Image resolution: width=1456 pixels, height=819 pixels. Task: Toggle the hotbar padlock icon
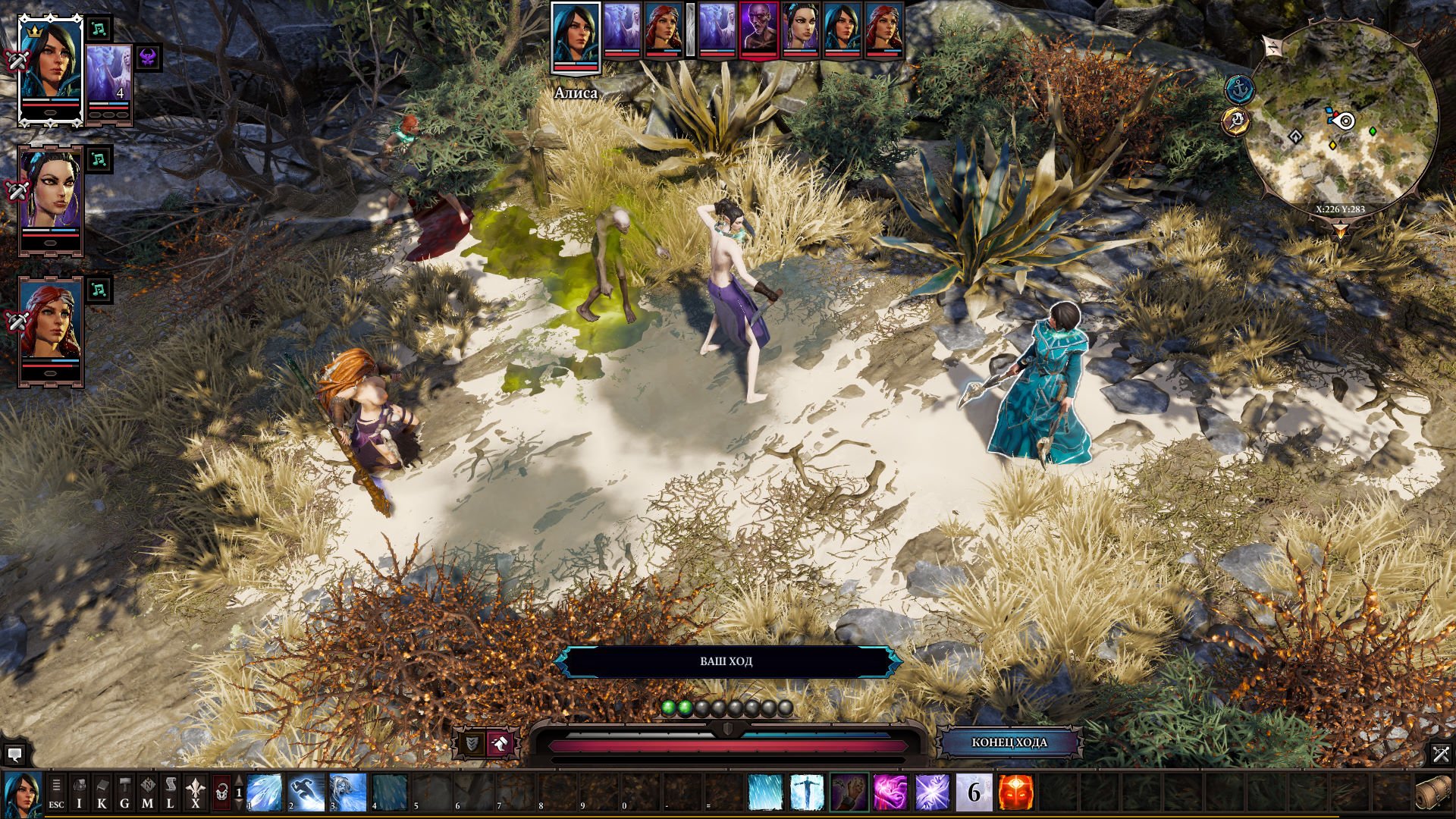[221, 792]
